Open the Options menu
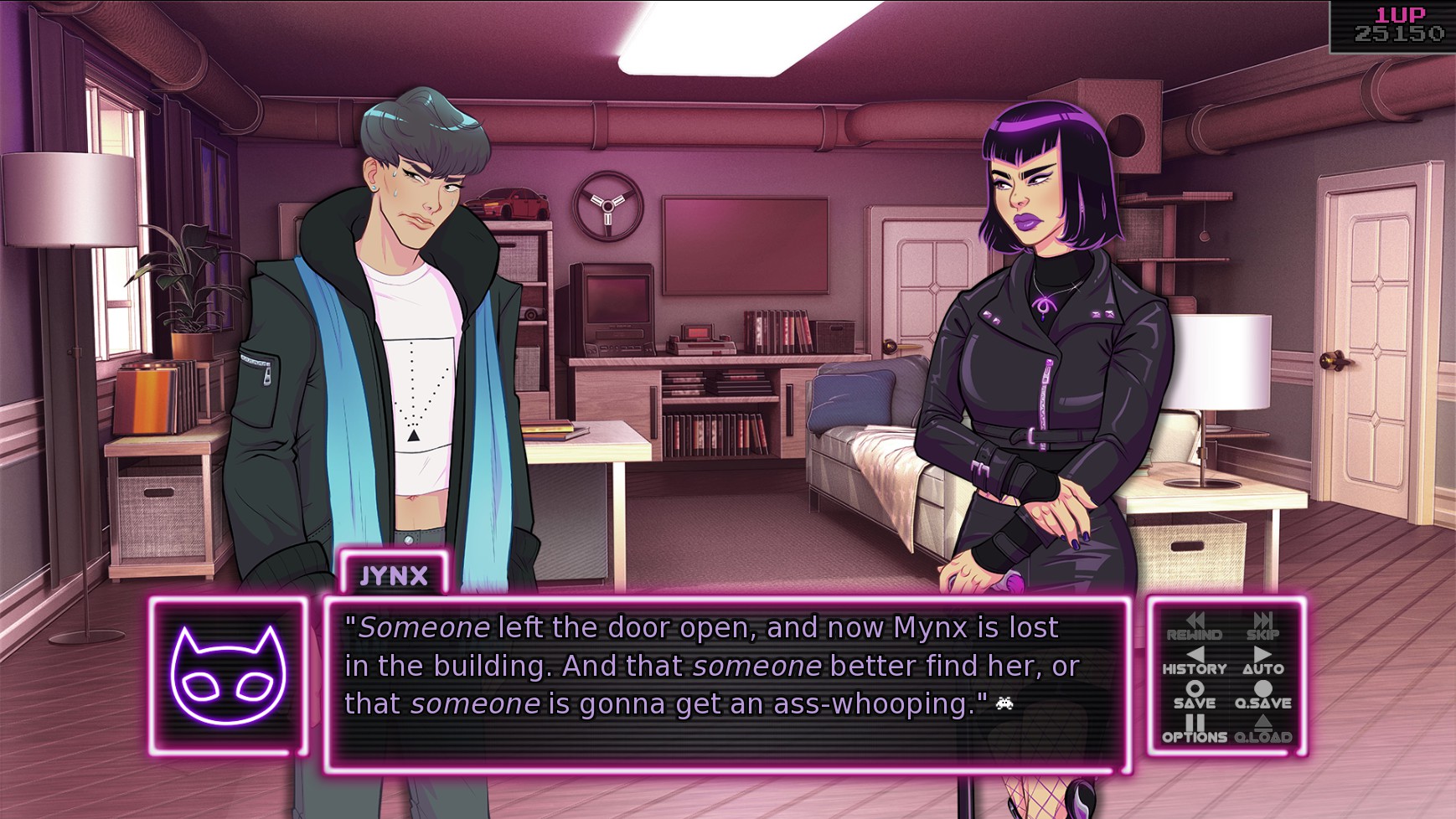The height and width of the screenshot is (819, 1456). click(1195, 729)
